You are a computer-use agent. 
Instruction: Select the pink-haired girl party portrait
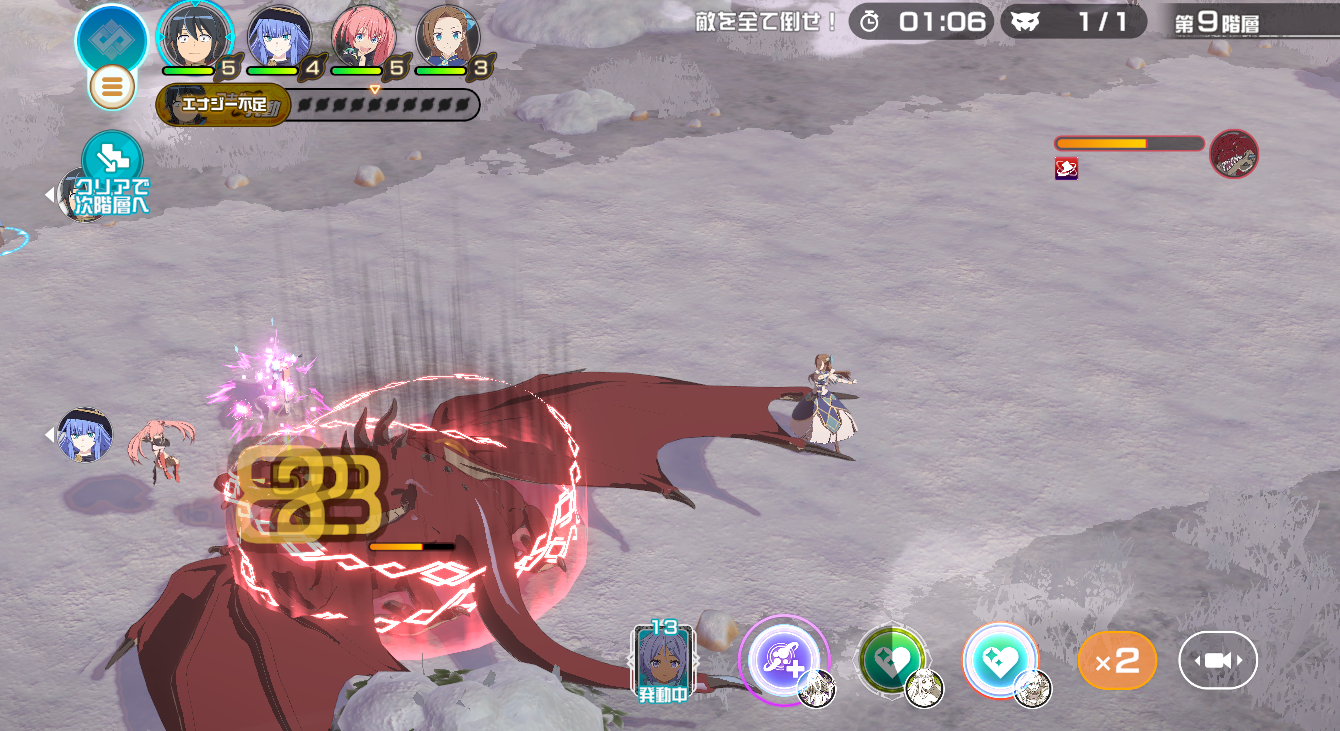pos(363,36)
